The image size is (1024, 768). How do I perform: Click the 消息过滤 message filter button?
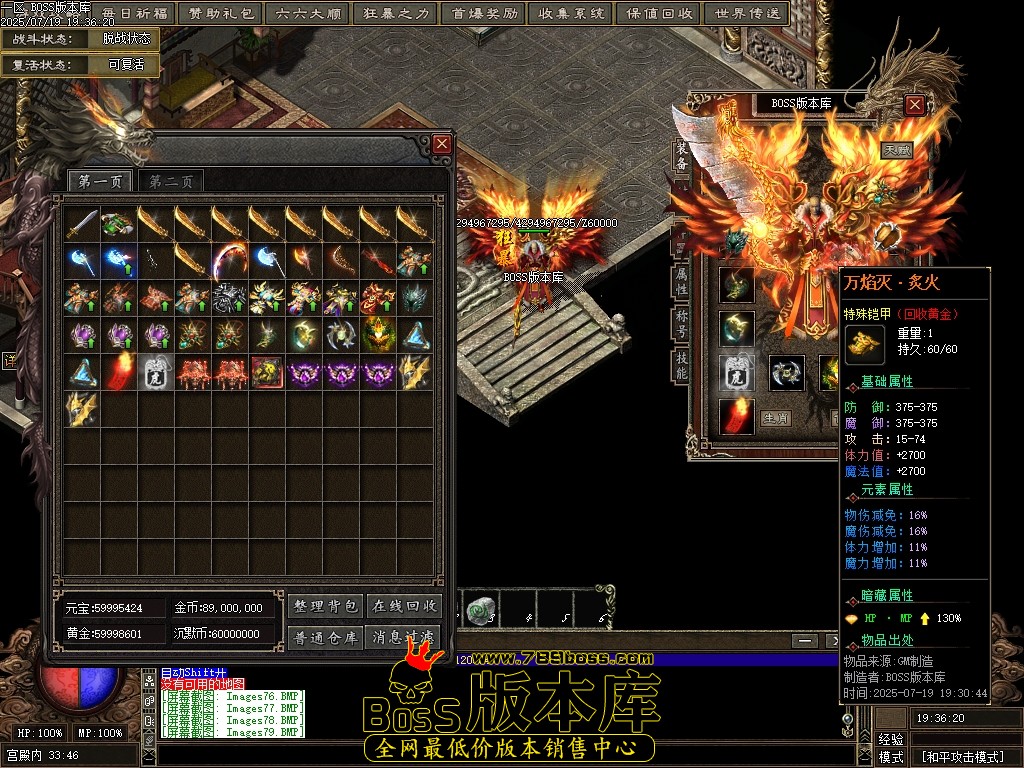click(403, 637)
